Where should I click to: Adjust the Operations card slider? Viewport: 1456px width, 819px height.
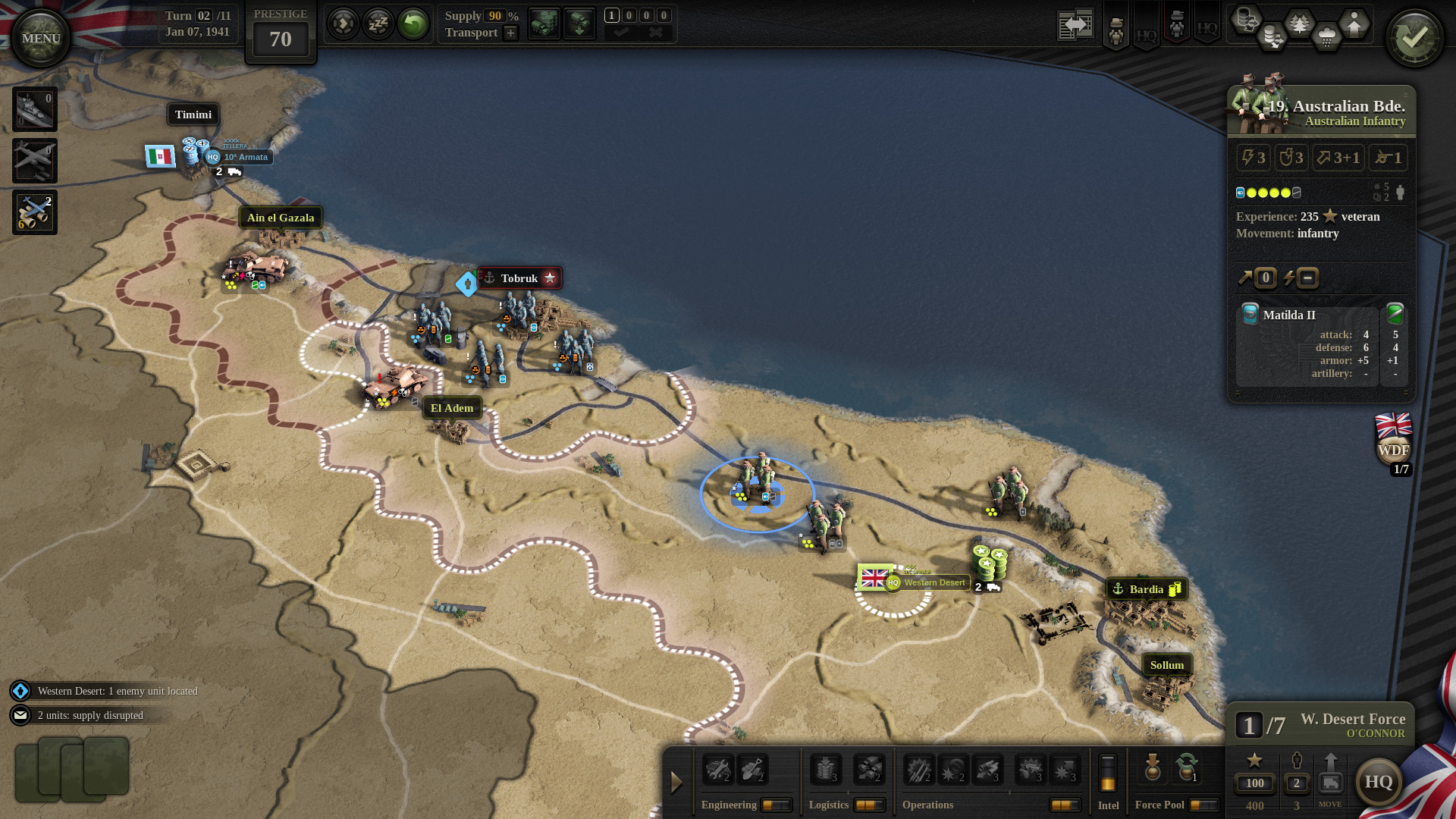pos(1066,804)
